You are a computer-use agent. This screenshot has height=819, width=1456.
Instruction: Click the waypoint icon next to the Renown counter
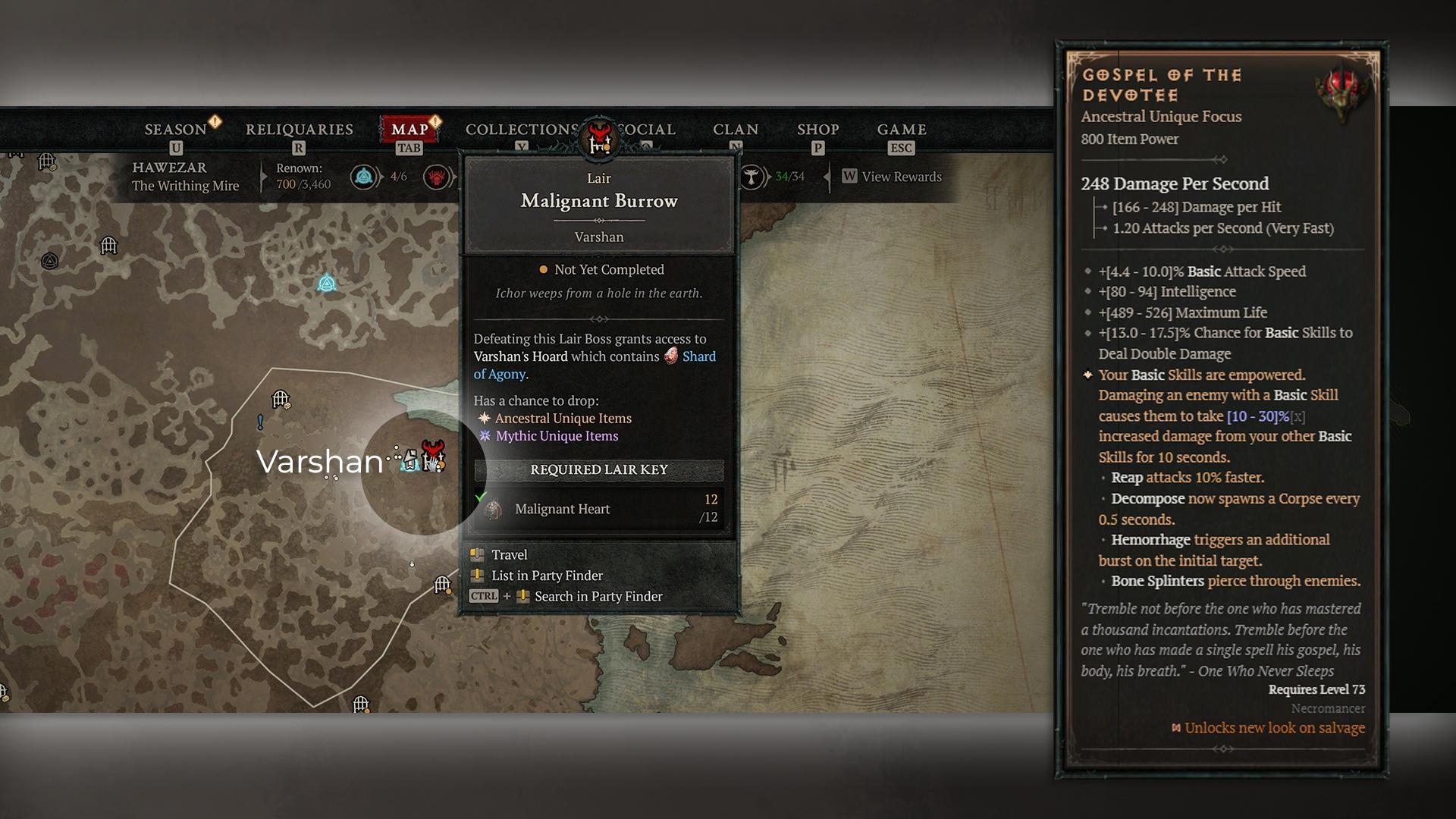click(x=362, y=175)
